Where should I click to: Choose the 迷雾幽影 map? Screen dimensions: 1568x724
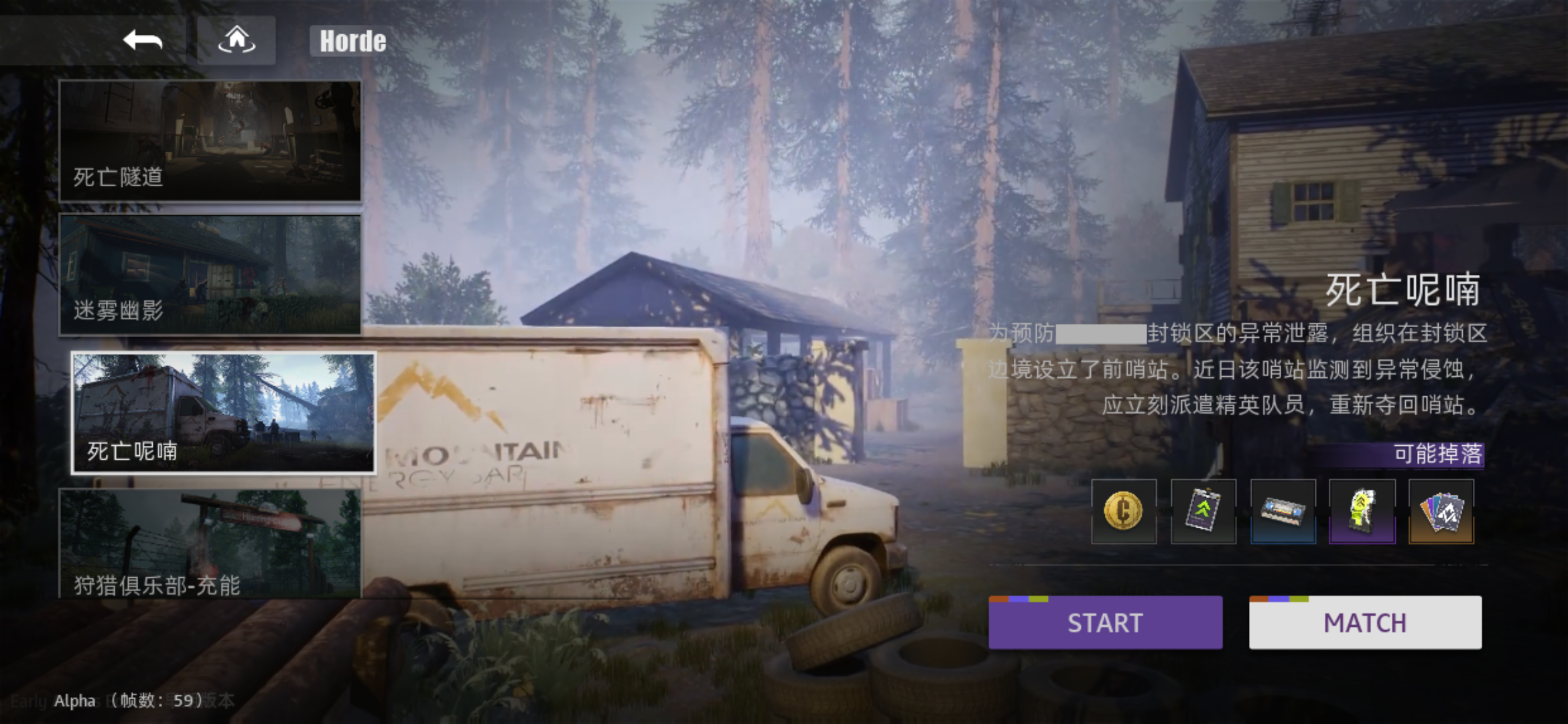(x=210, y=275)
